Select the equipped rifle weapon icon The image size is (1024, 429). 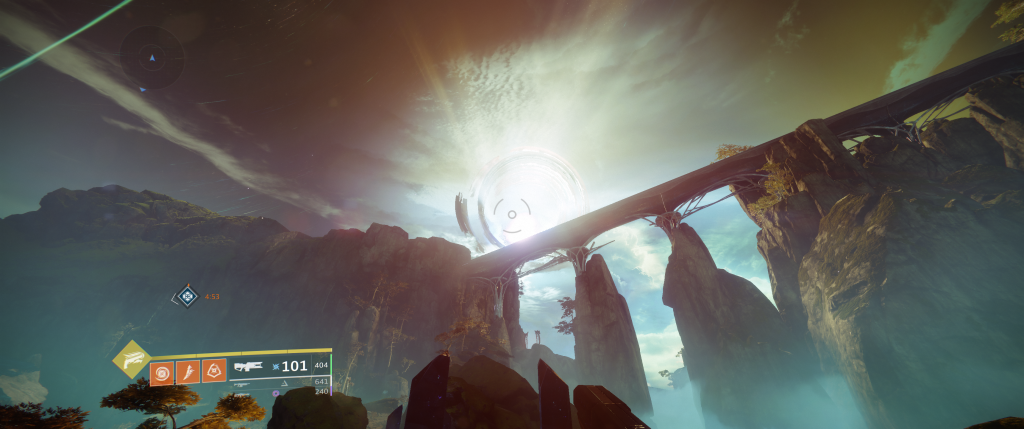click(248, 366)
